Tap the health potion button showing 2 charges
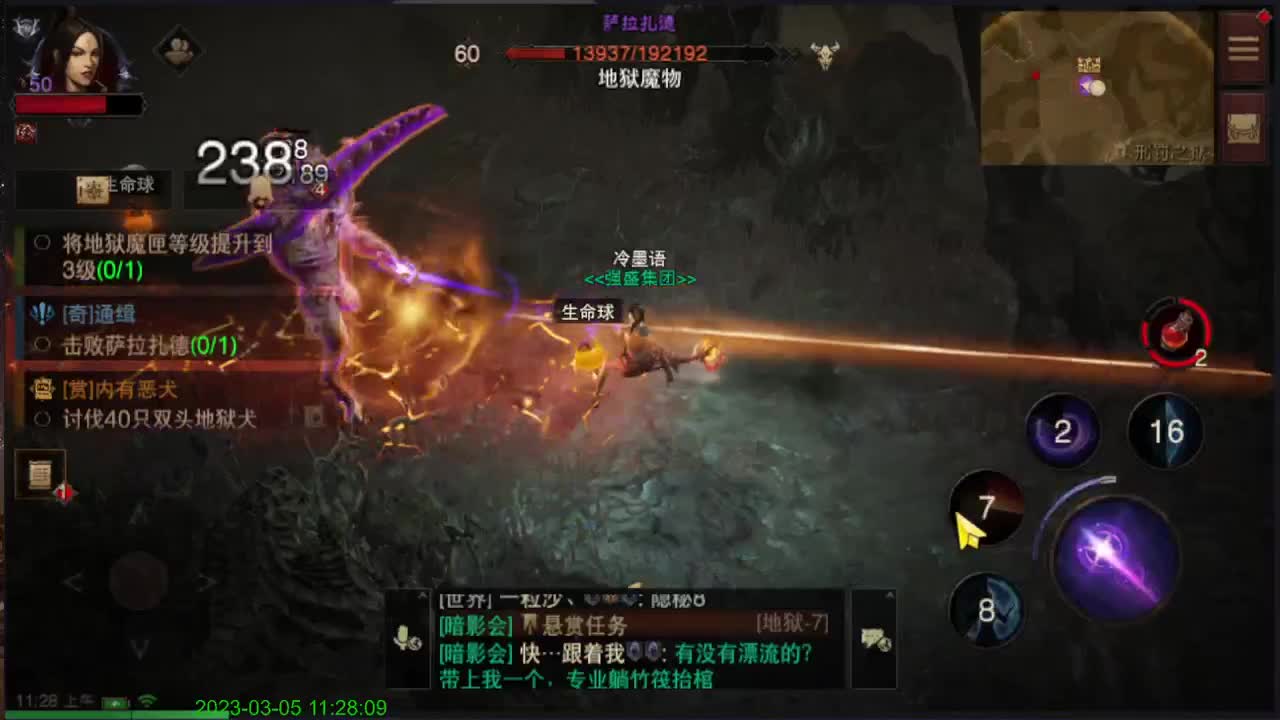Viewport: 1280px width, 720px height. (x=1173, y=333)
